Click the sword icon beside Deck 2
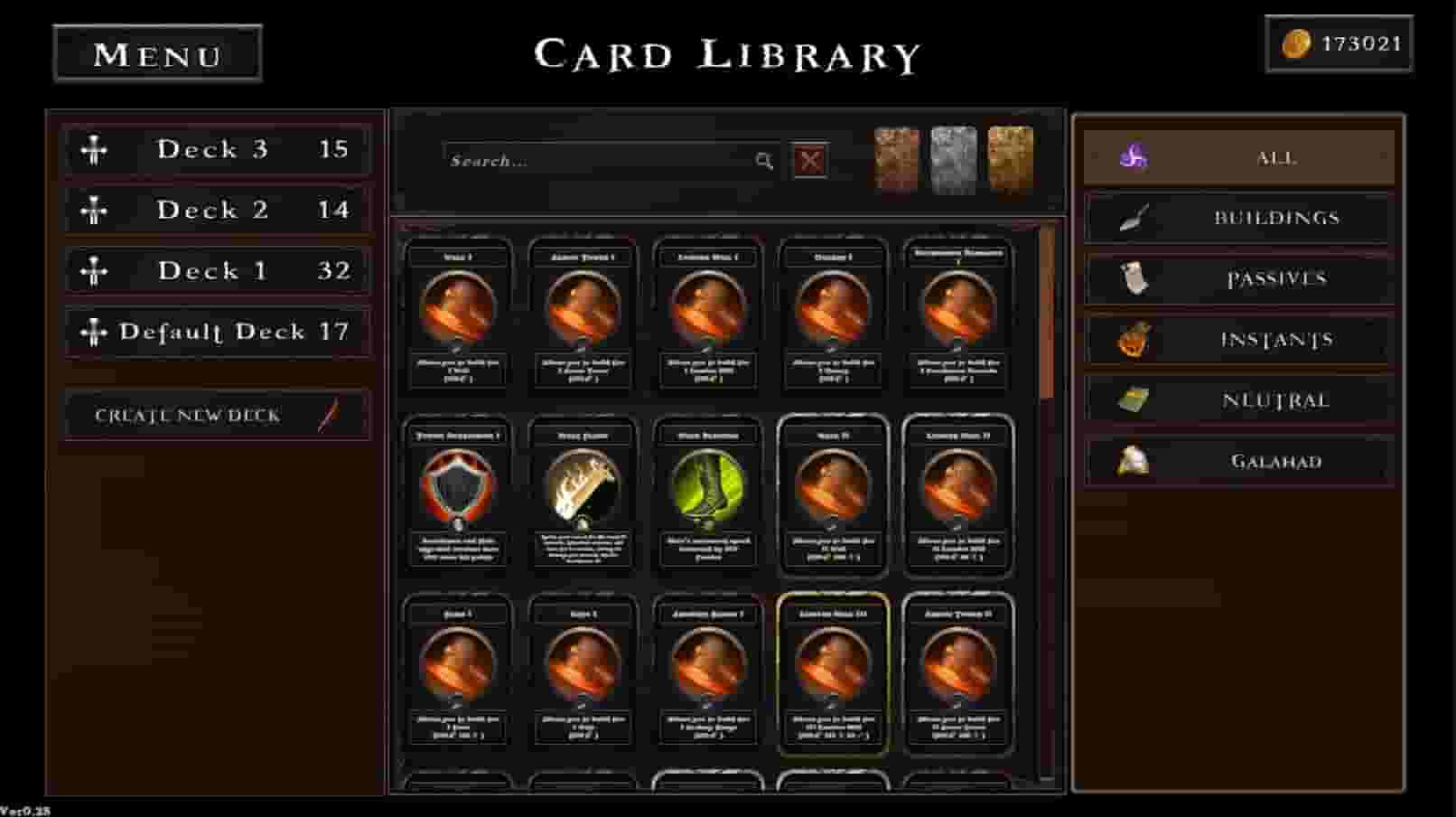Image resolution: width=1456 pixels, height=817 pixels. (94, 210)
